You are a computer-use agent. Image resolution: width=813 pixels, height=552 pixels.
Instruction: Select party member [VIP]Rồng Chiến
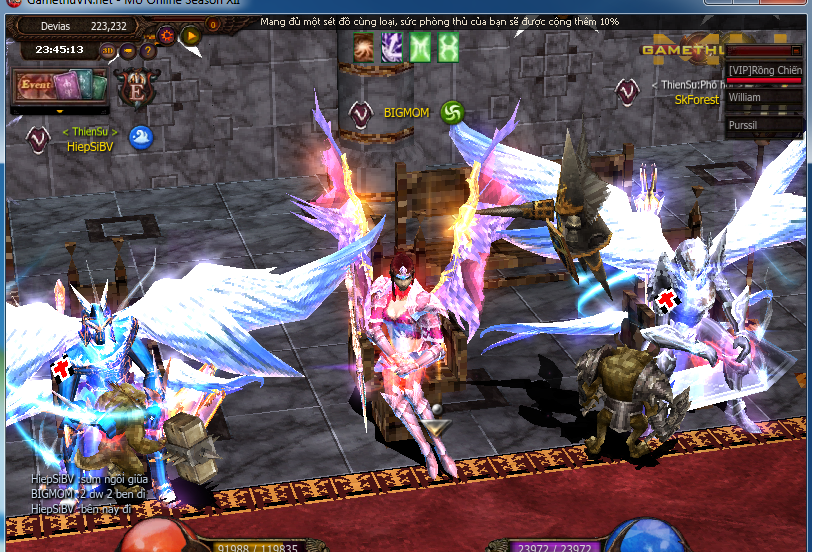tap(764, 71)
